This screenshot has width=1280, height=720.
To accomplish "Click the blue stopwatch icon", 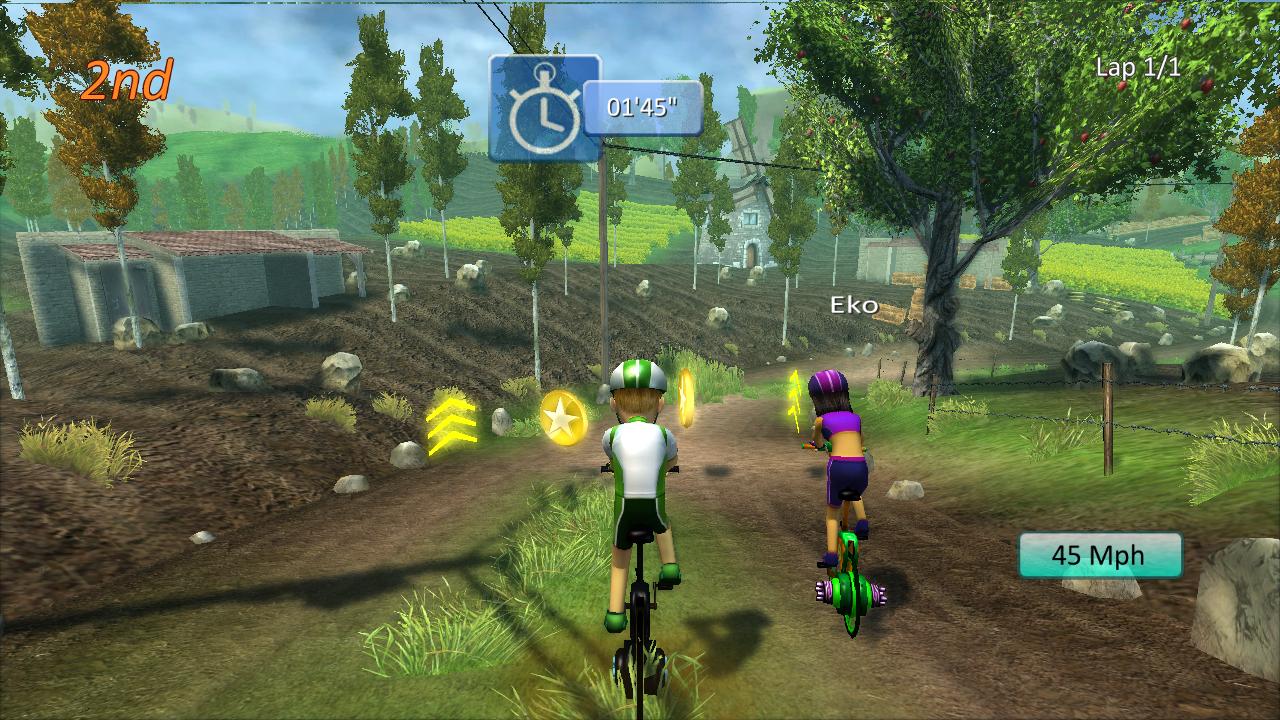I will tap(544, 108).
